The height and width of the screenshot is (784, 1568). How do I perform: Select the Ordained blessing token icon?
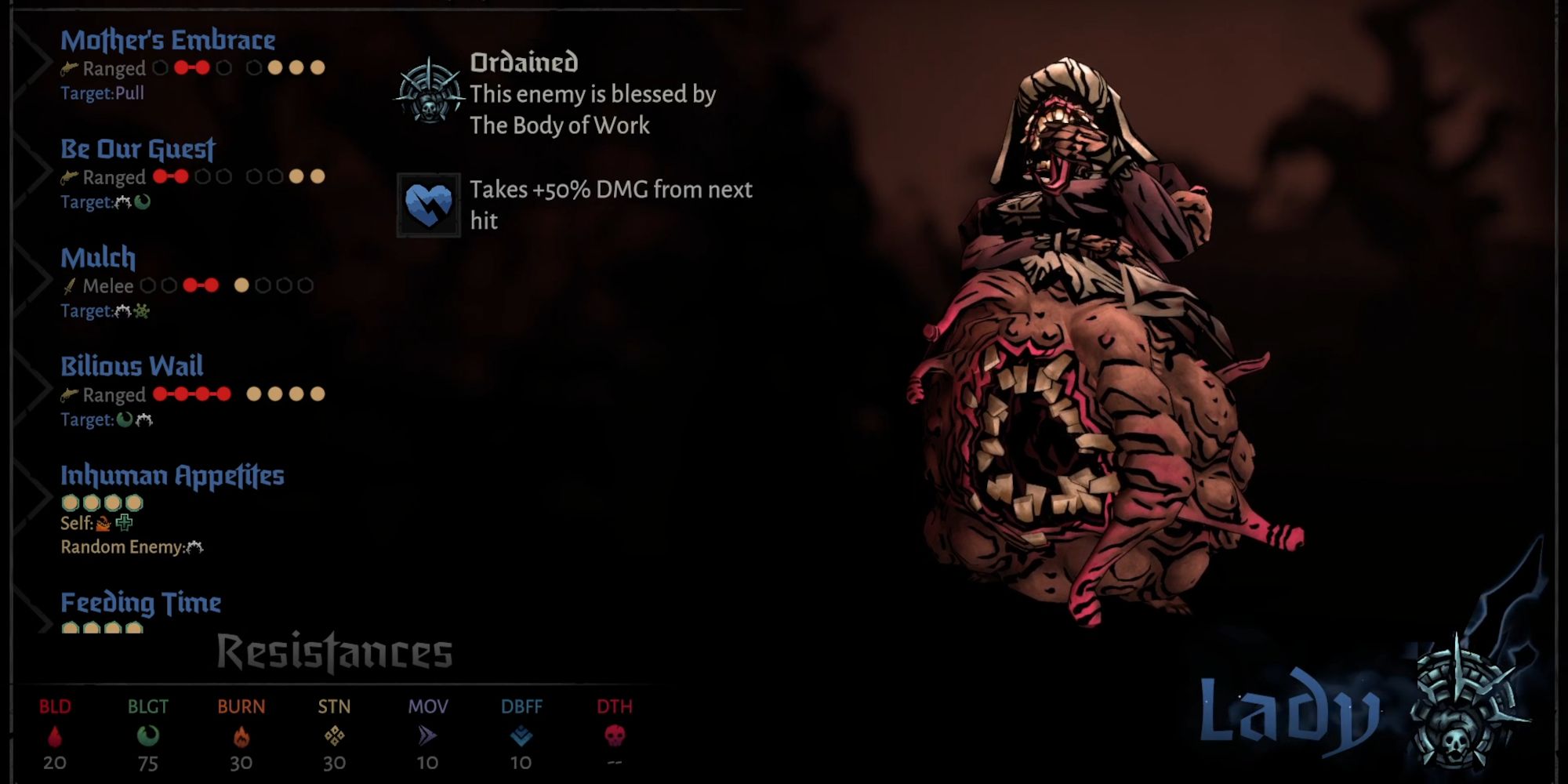[428, 93]
